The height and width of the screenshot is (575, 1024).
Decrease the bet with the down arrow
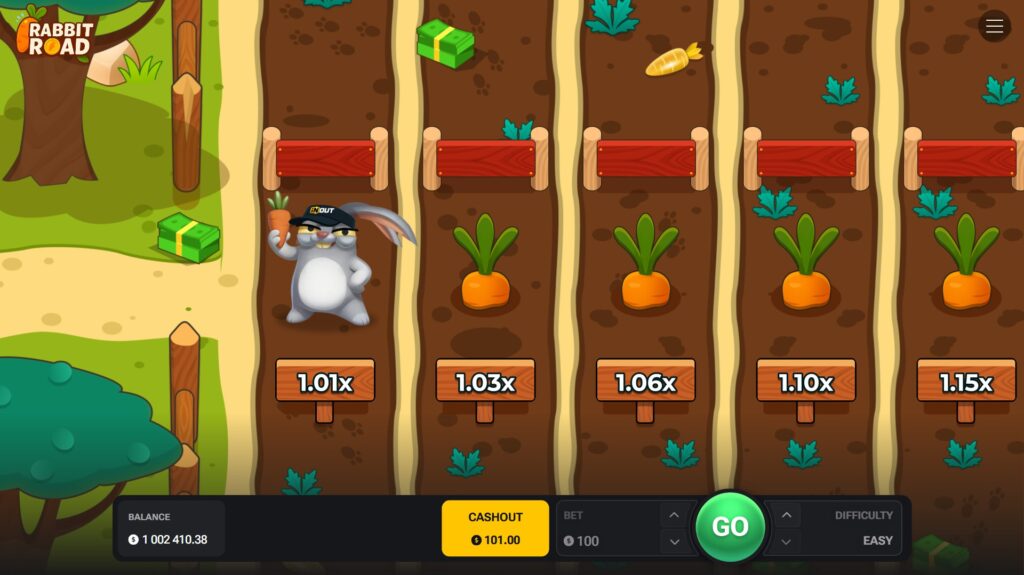coord(674,542)
